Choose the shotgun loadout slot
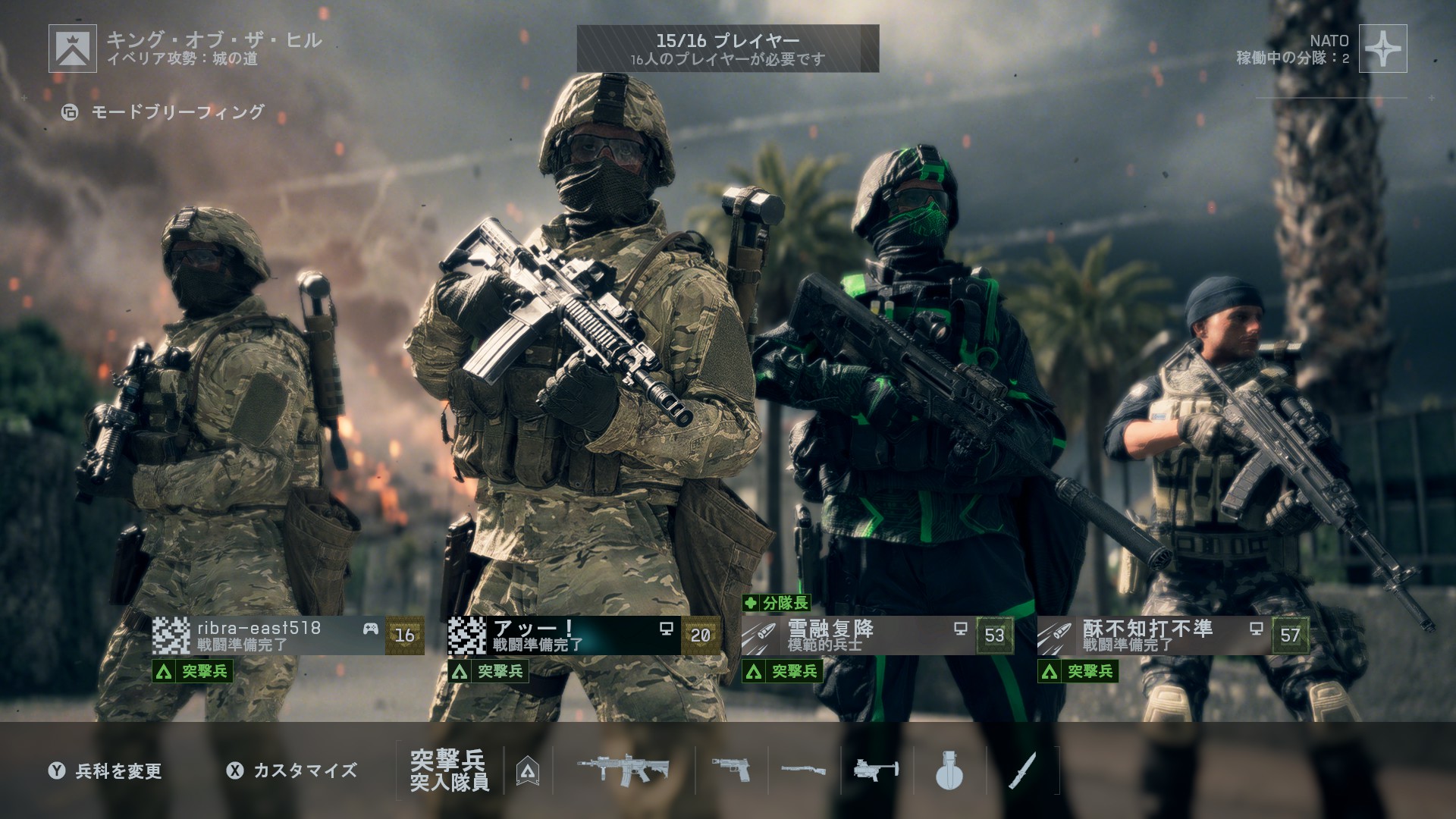The height and width of the screenshot is (819, 1456). 804,770
